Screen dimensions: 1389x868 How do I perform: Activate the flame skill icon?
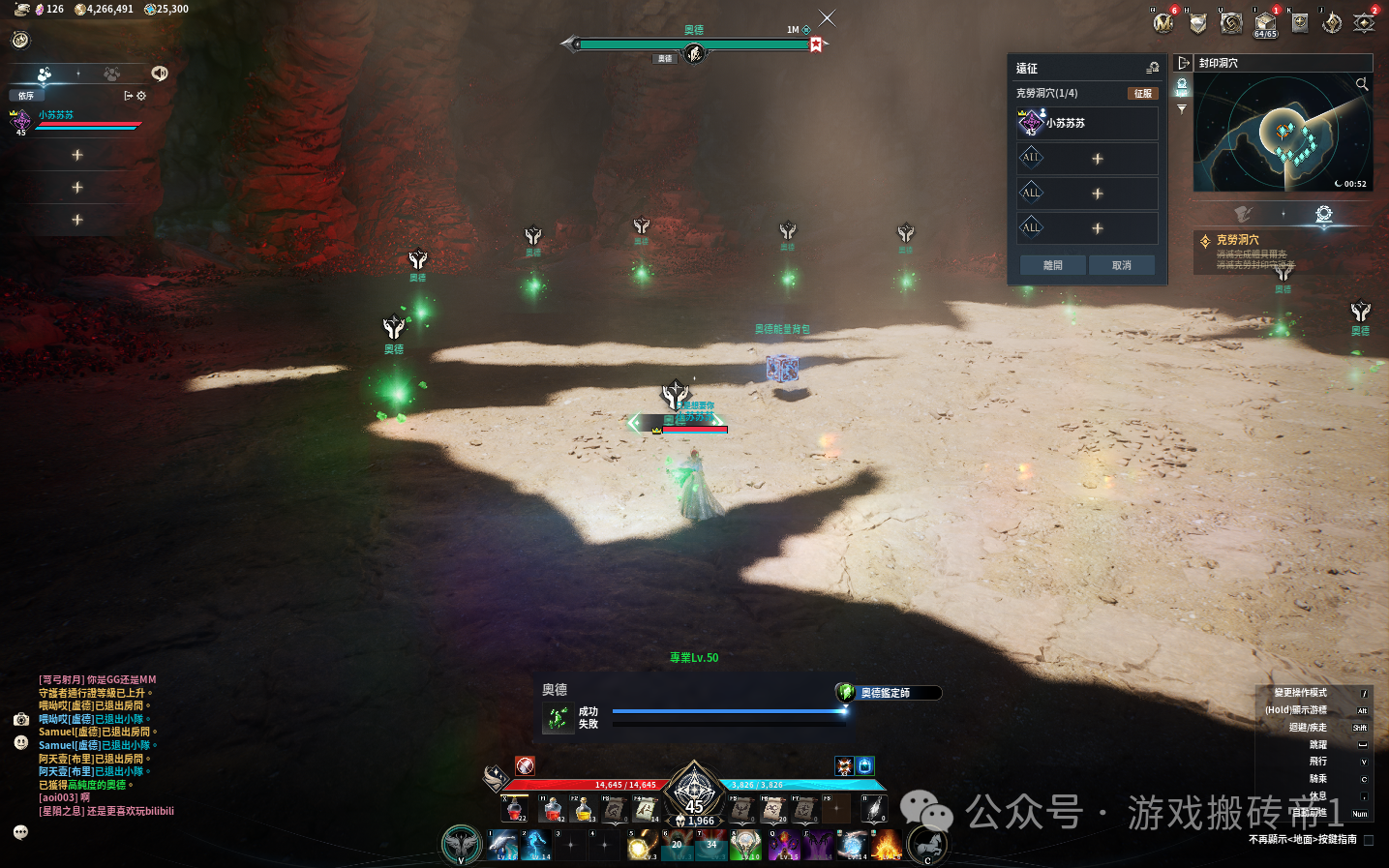click(887, 845)
